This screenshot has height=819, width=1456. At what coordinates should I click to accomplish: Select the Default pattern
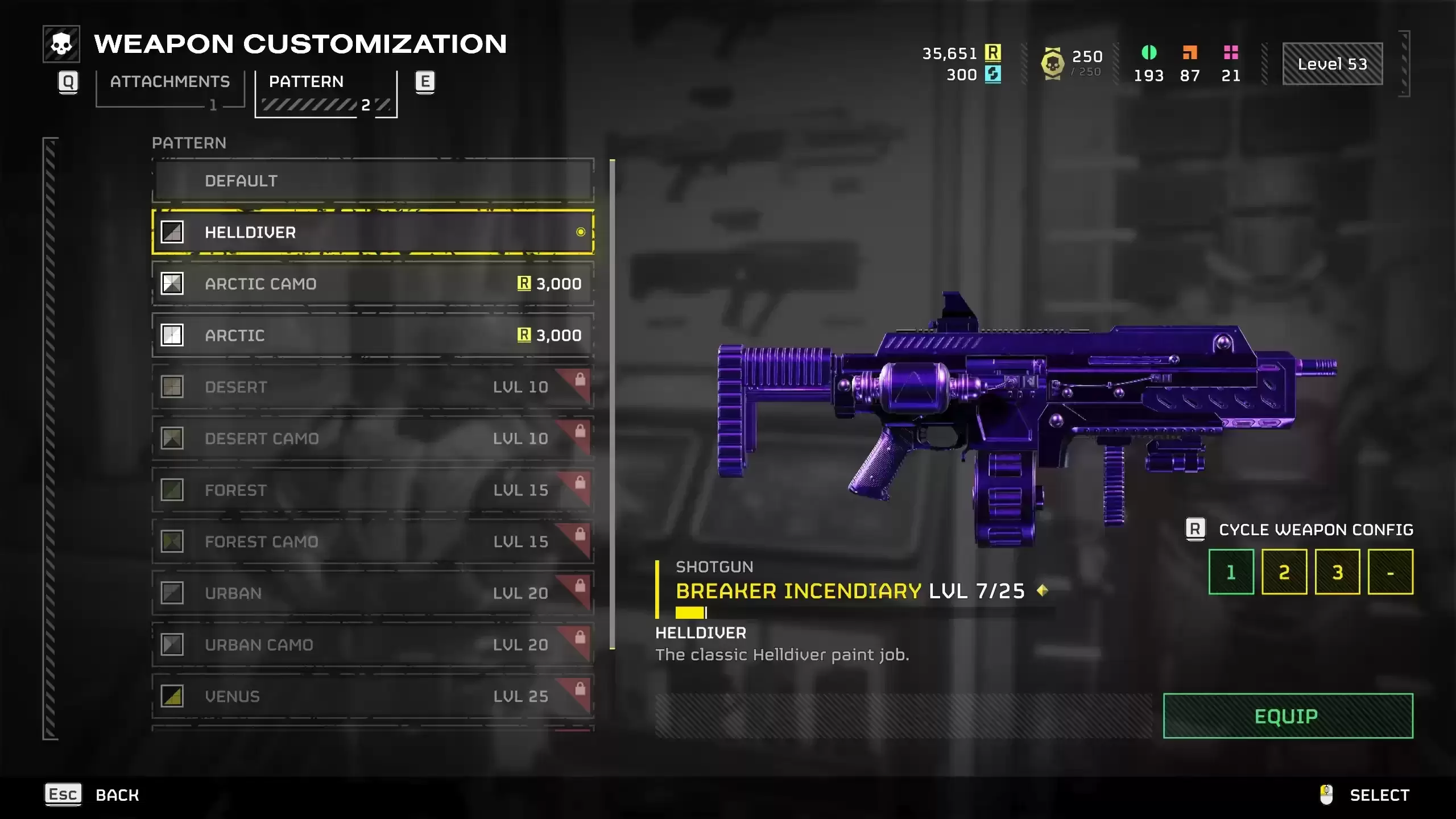373,181
